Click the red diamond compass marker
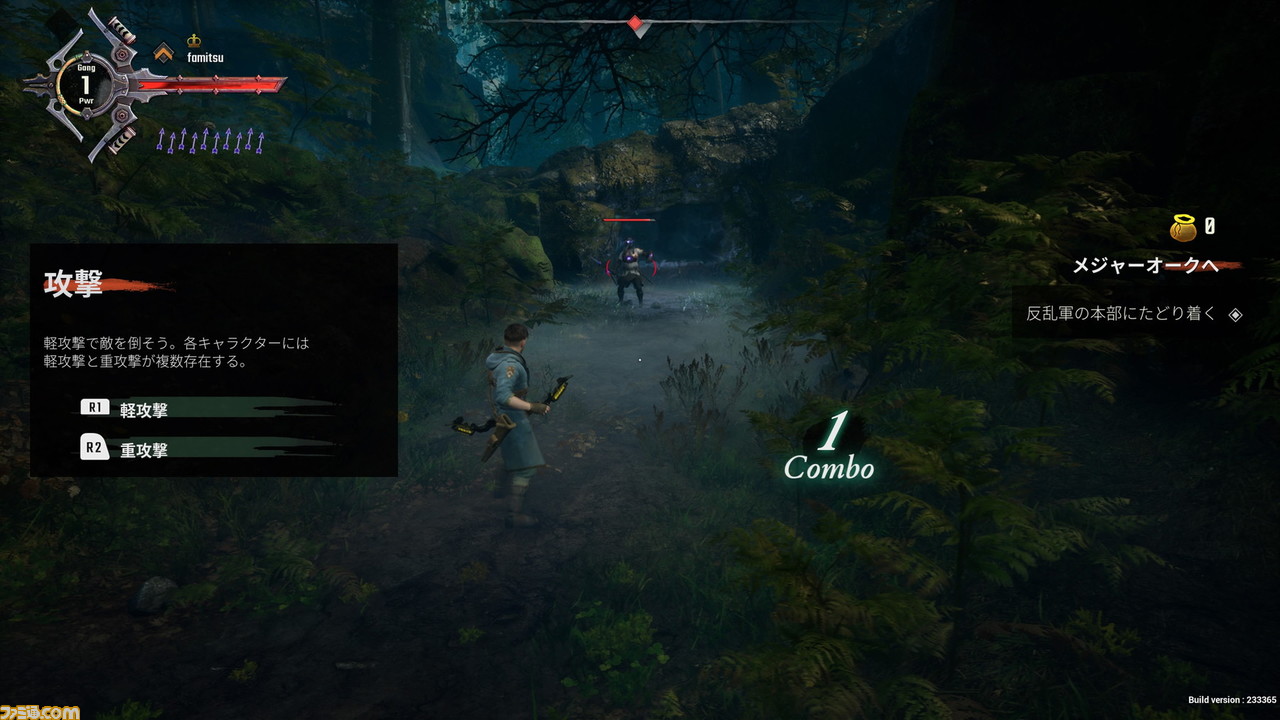This screenshot has height=720, width=1280. click(635, 22)
